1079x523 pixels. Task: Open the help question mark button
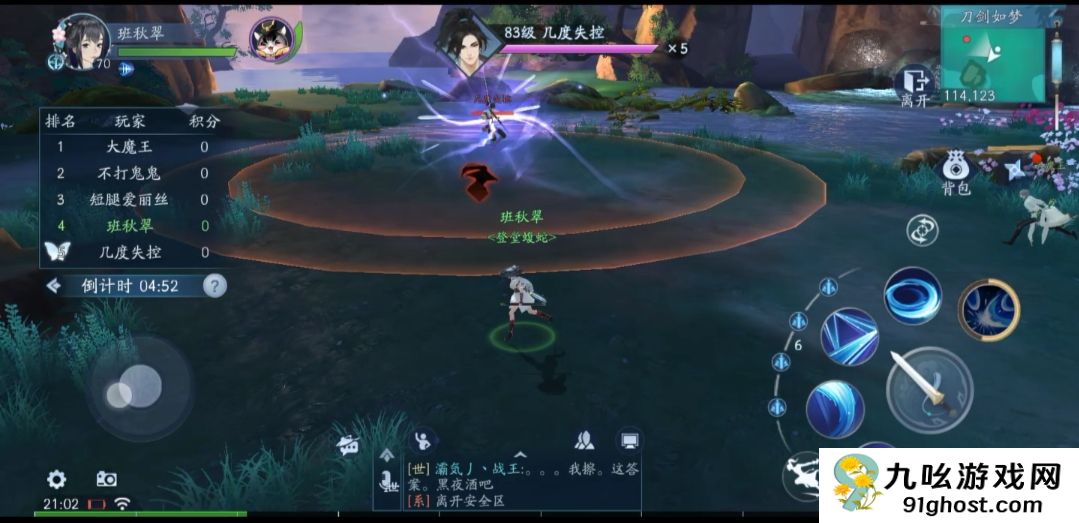[214, 286]
